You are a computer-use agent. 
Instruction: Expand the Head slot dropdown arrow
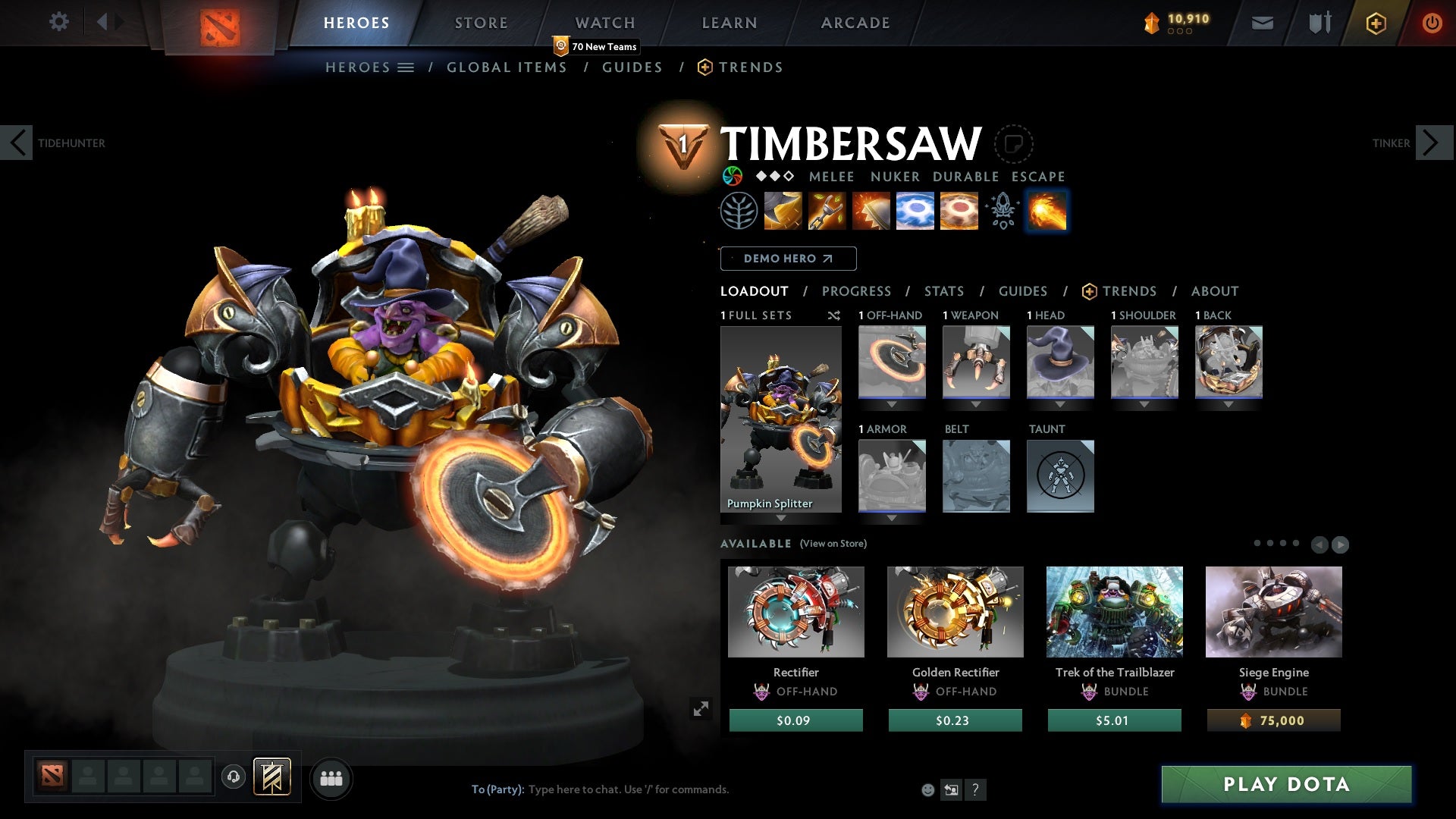coord(1060,403)
